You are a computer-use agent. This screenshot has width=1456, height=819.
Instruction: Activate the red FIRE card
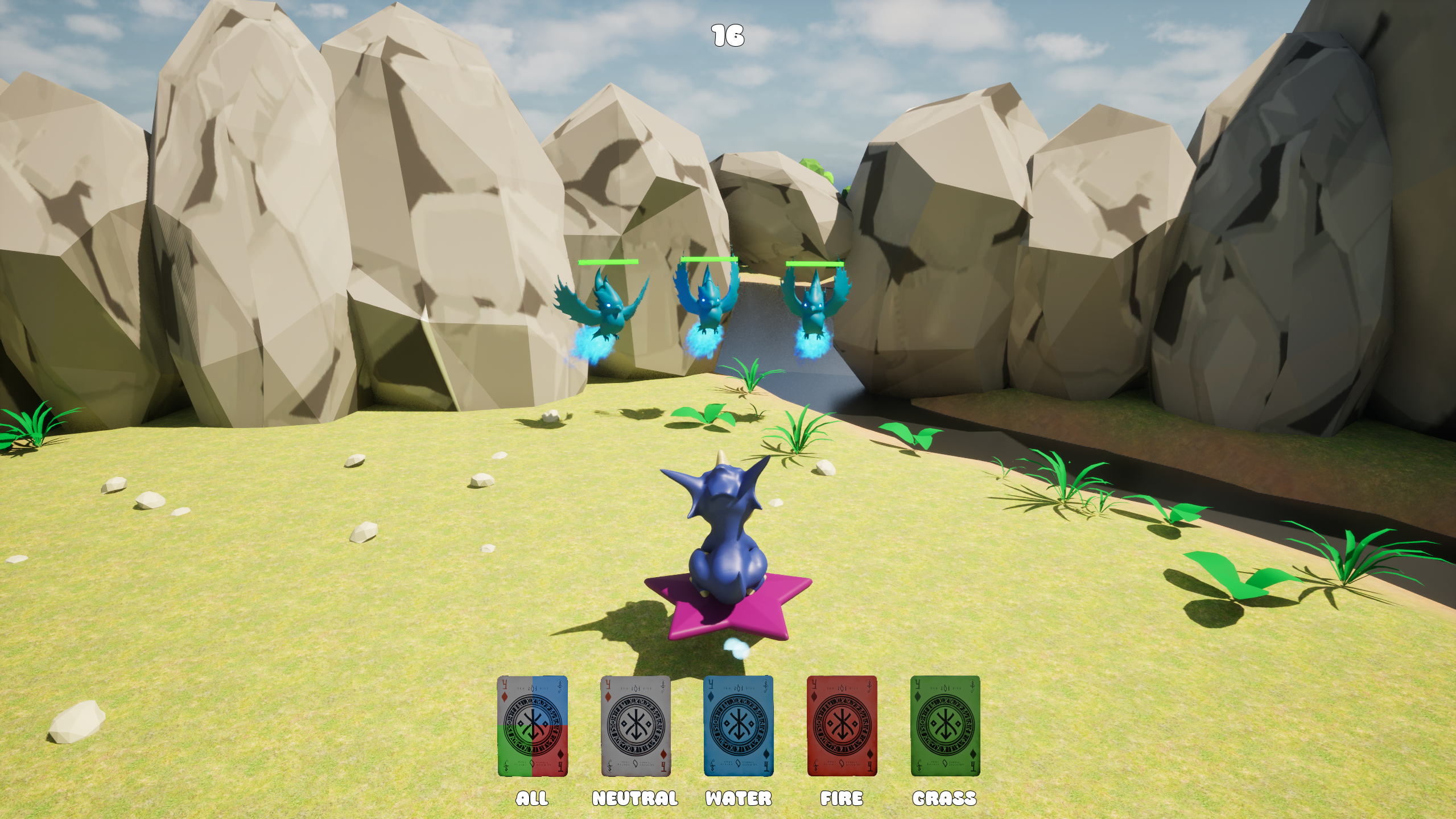[842, 726]
